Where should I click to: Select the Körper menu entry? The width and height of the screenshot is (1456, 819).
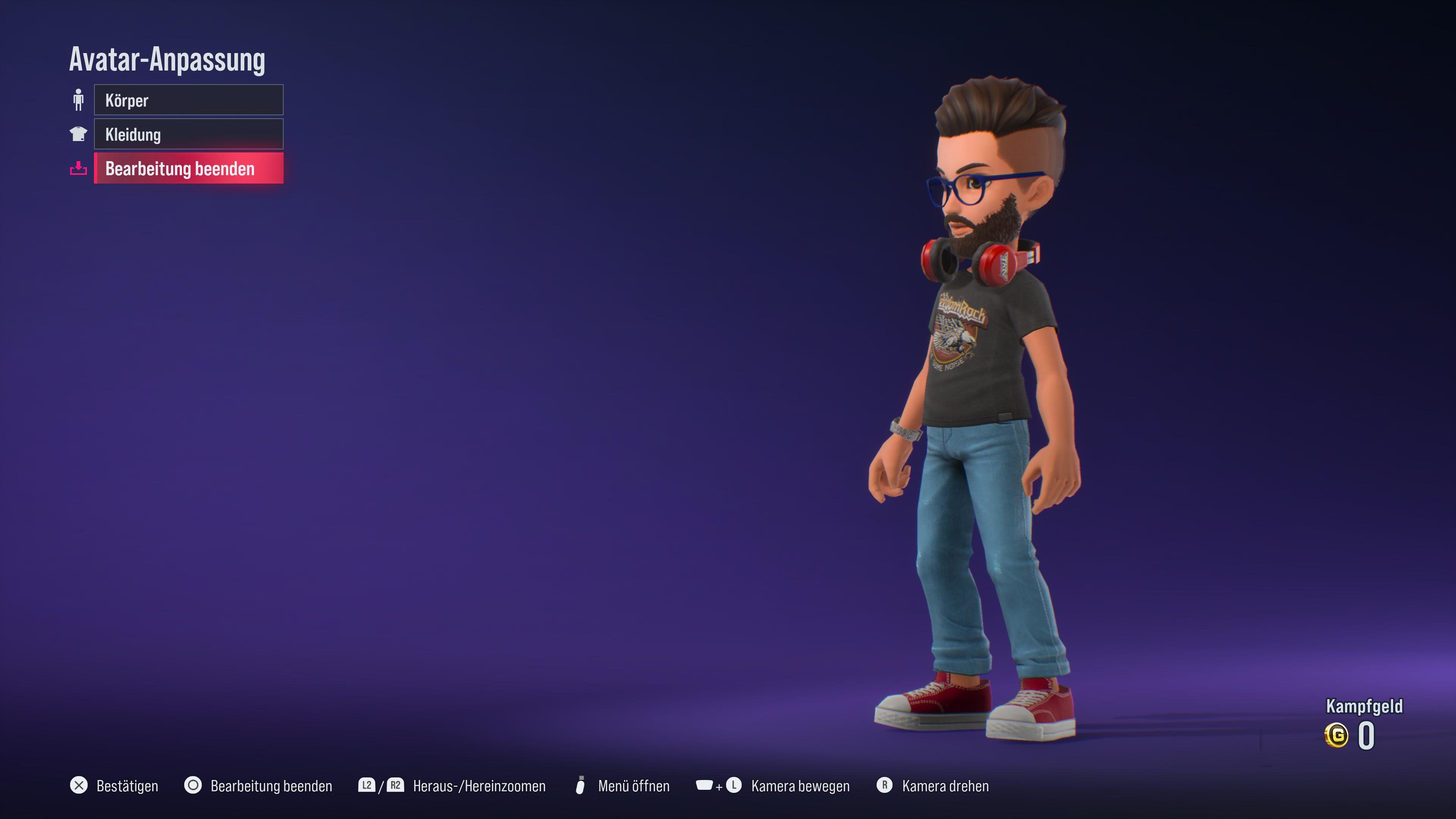pos(188,99)
